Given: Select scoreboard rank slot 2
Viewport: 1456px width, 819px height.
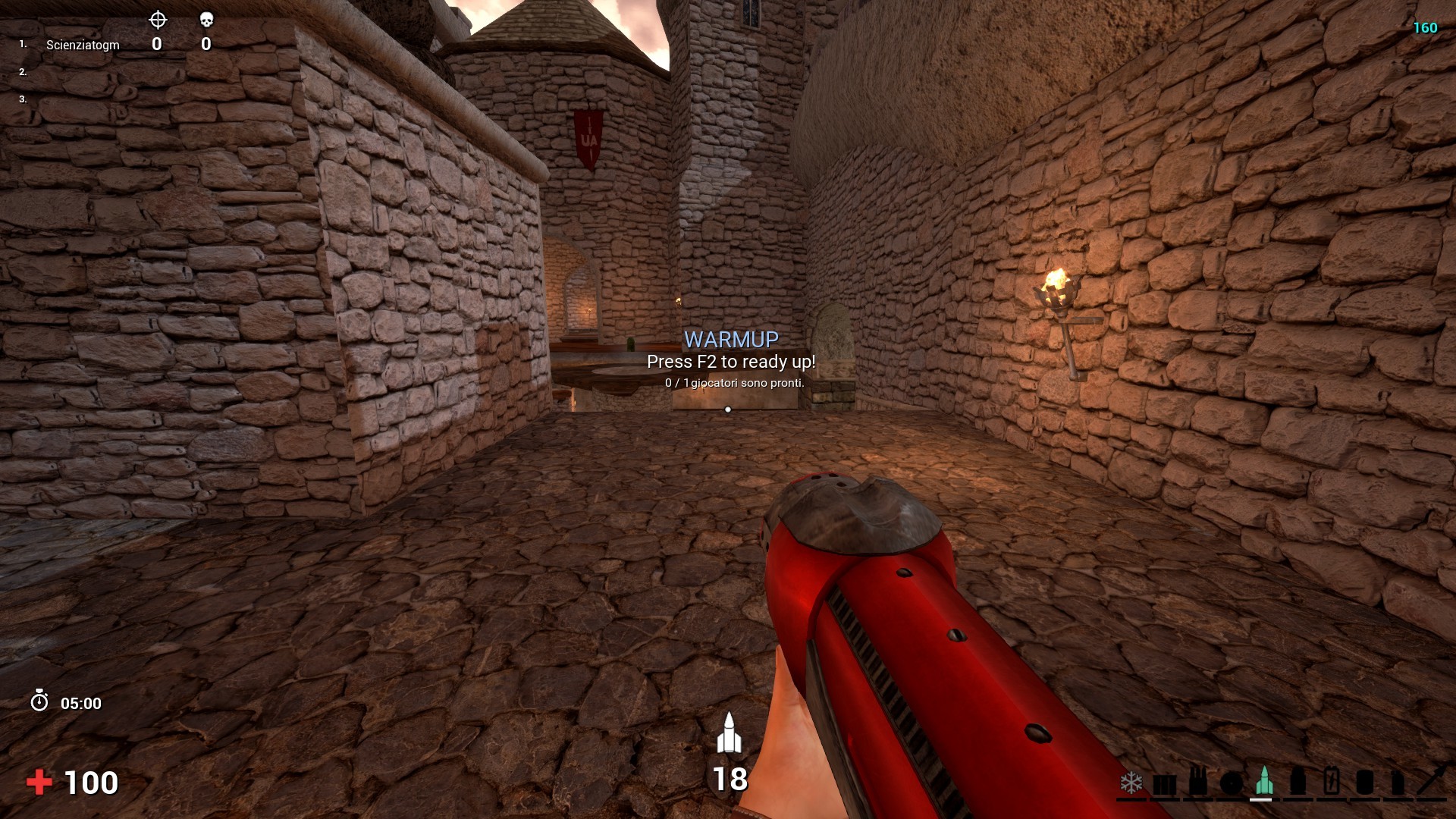Looking at the screenshot, I should [22, 71].
